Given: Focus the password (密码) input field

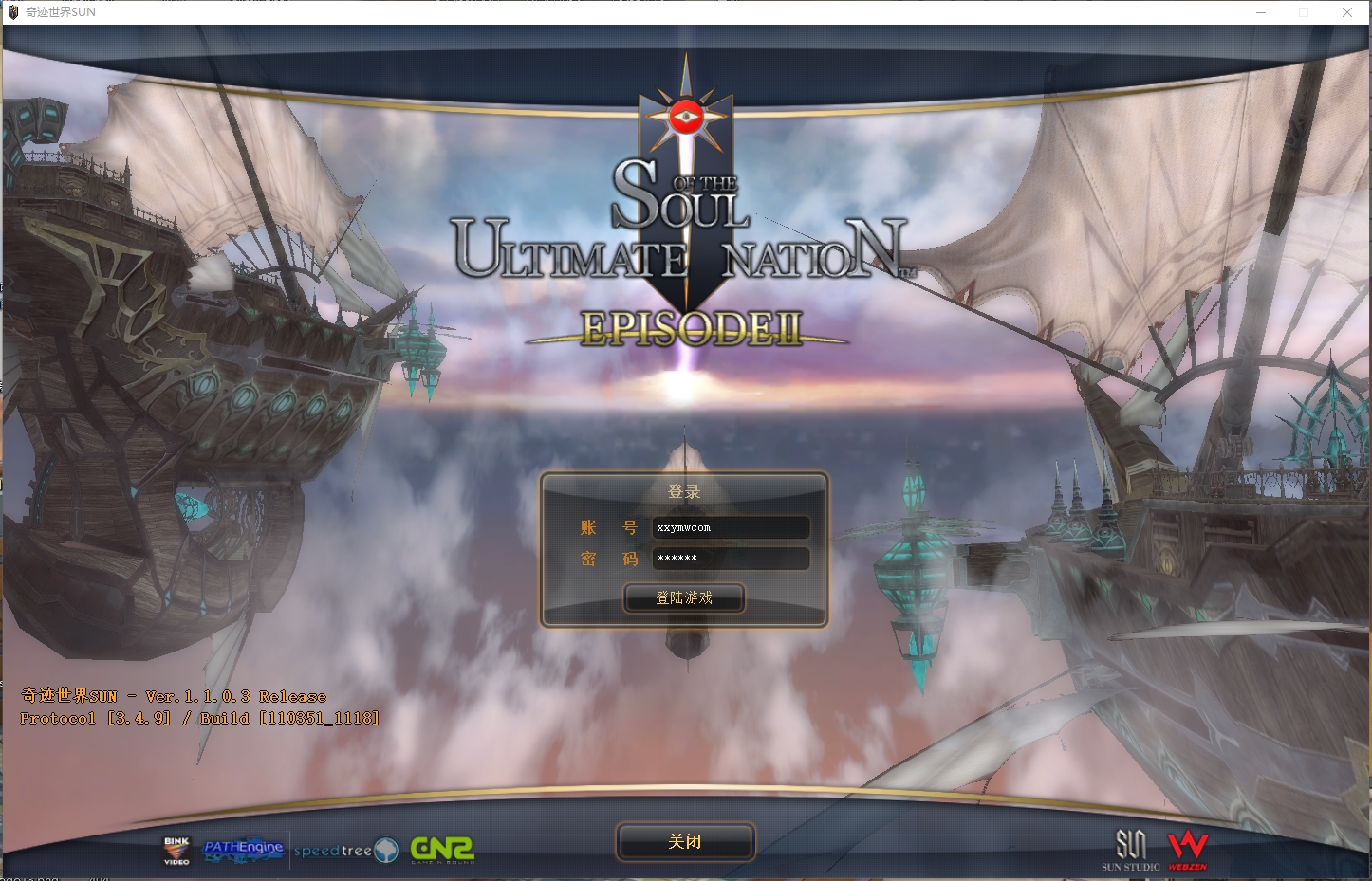Looking at the screenshot, I should [730, 559].
